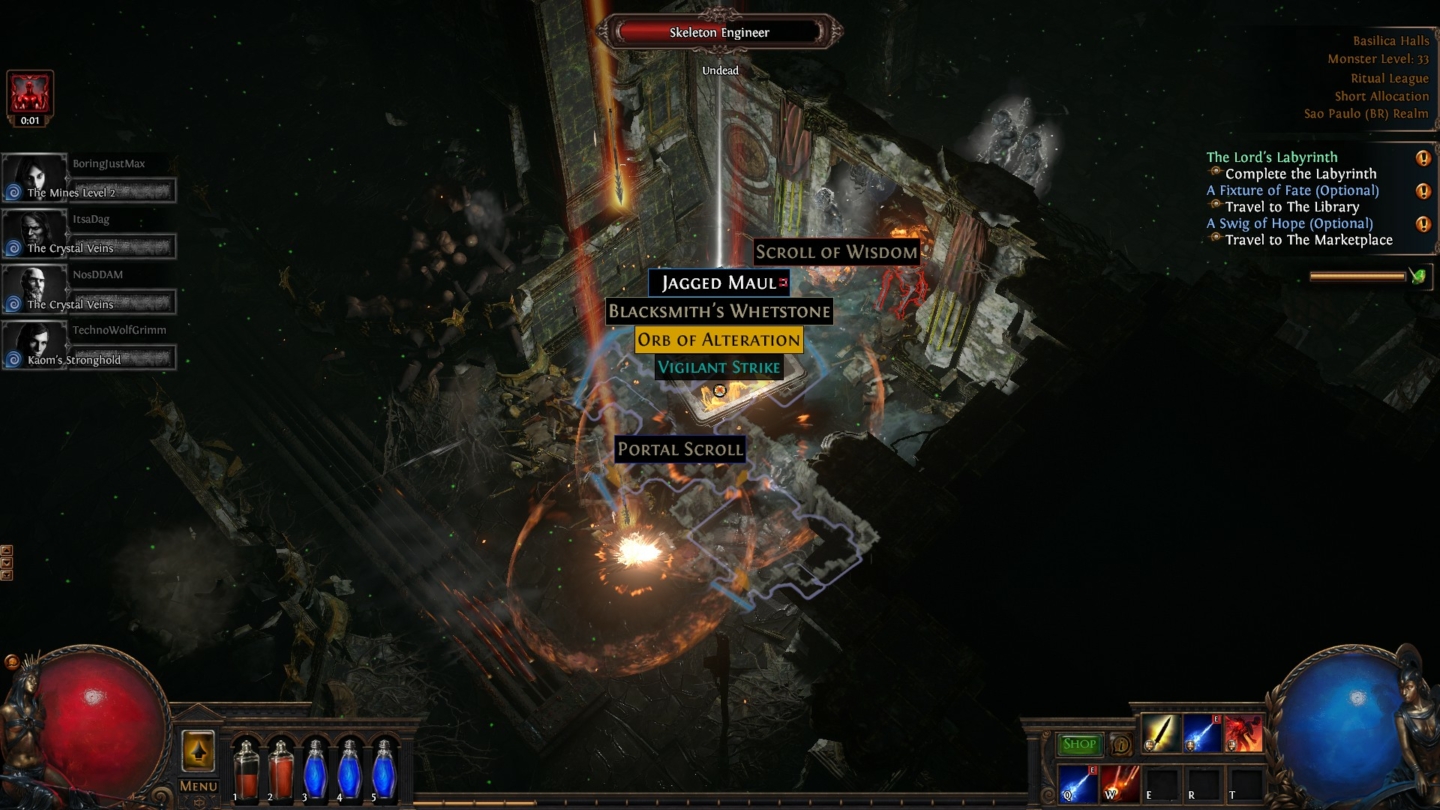Open the Shop
The width and height of the screenshot is (1440, 810).
coord(1081,744)
